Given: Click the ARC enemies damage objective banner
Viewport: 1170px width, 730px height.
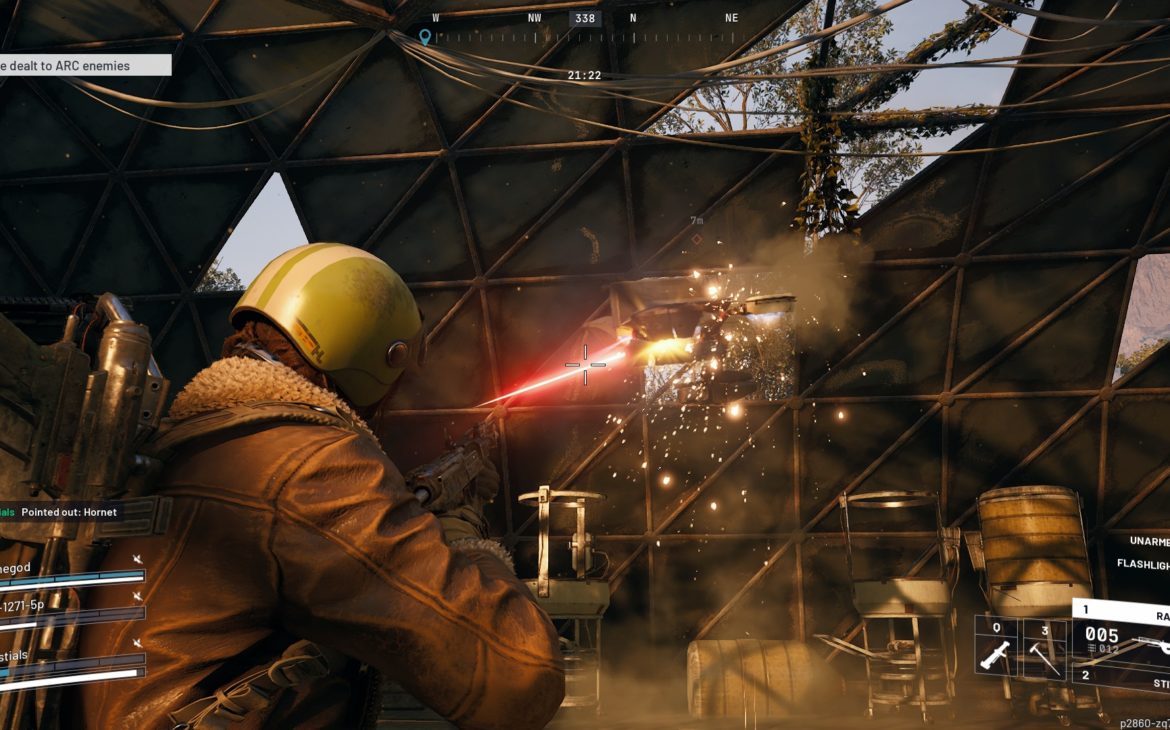Looking at the screenshot, I should click(x=84, y=65).
